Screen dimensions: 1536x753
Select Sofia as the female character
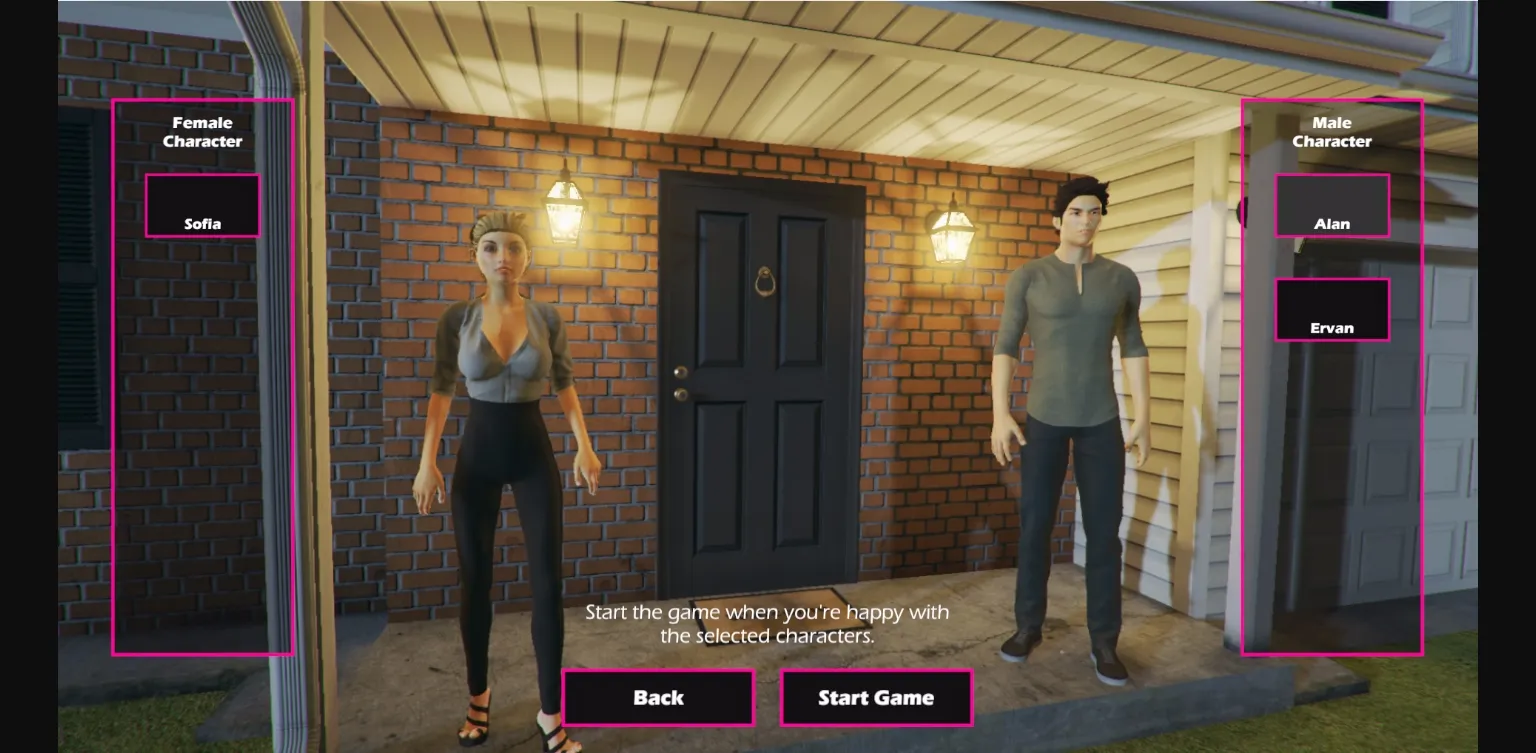[202, 205]
